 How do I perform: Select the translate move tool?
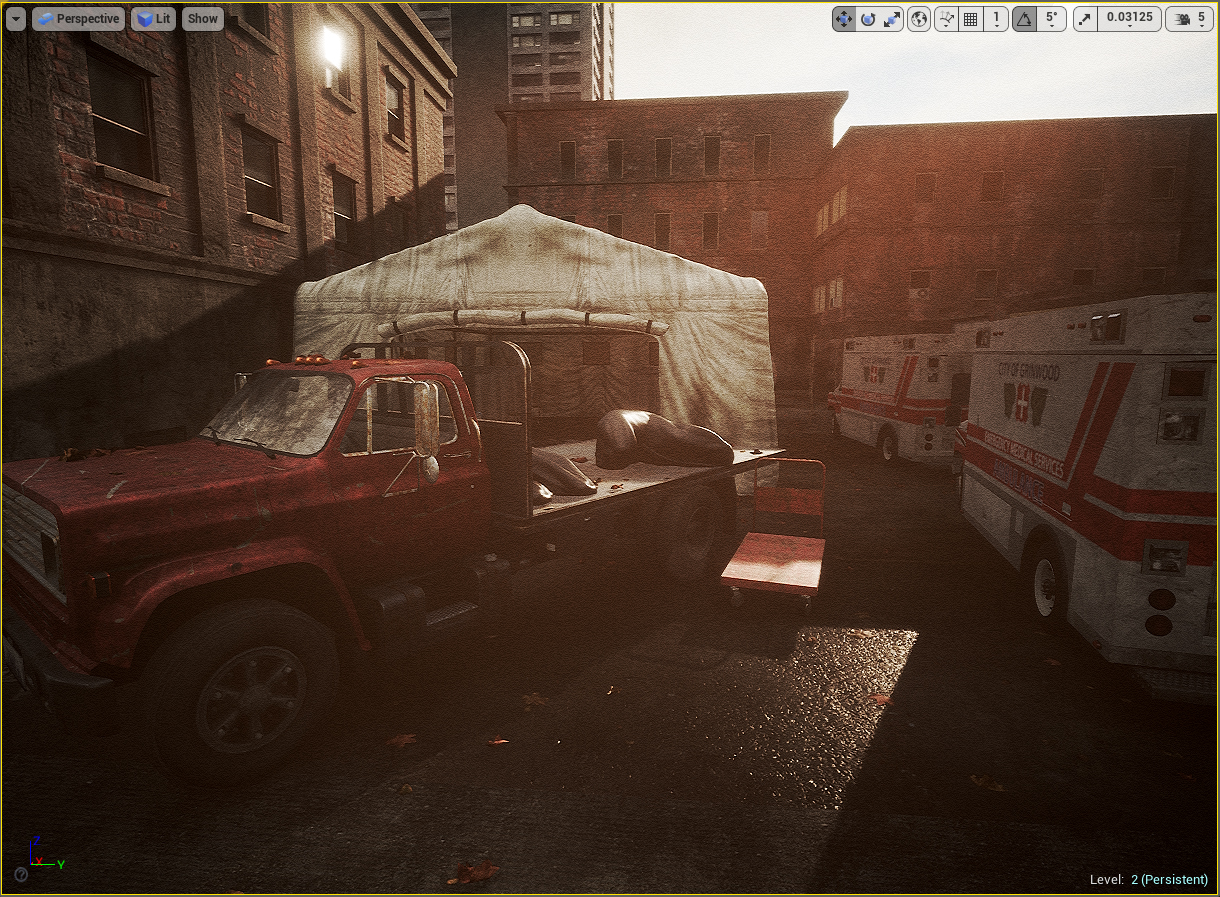point(844,18)
